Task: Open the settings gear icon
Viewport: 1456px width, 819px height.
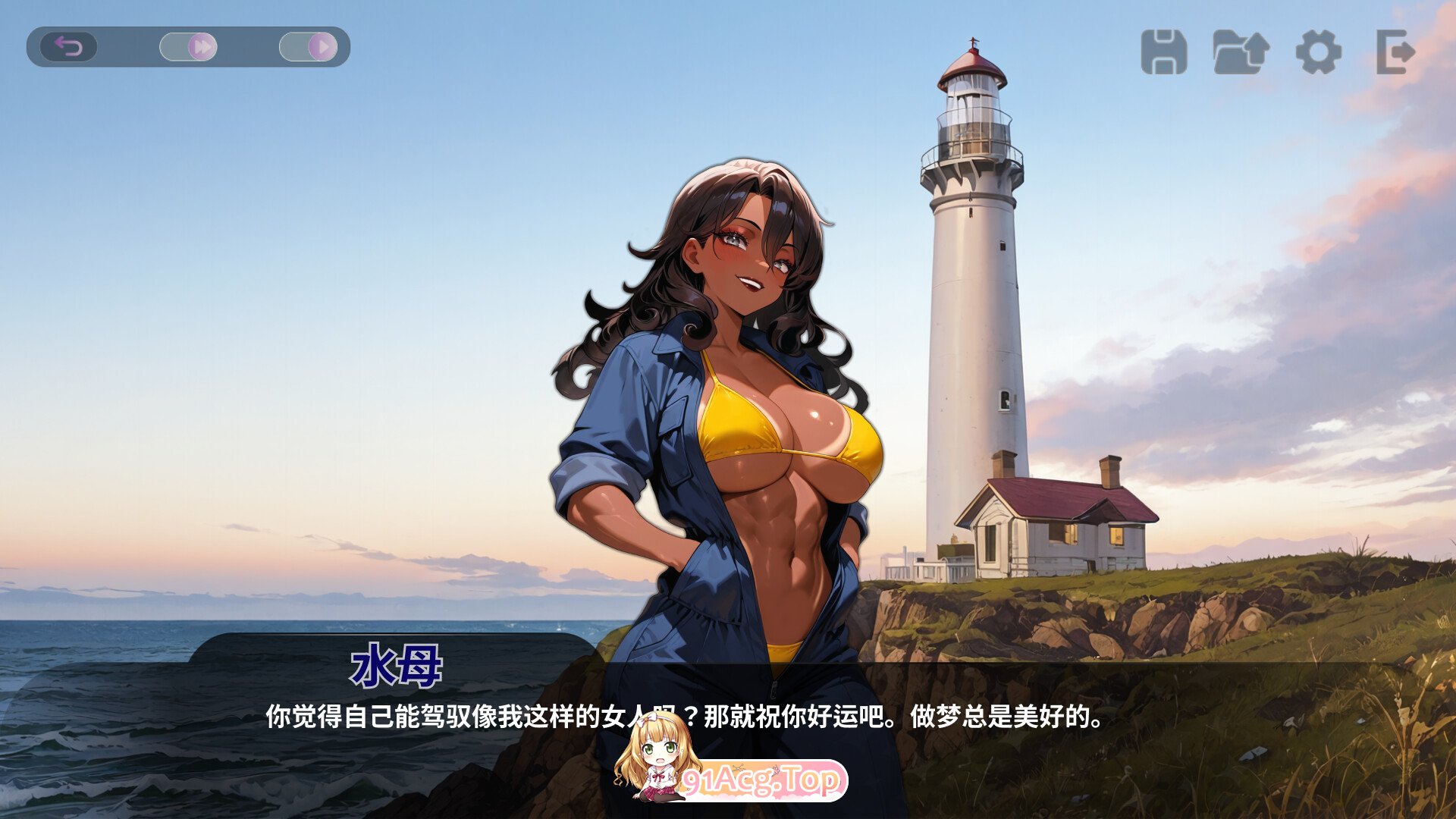Action: pos(1318,49)
